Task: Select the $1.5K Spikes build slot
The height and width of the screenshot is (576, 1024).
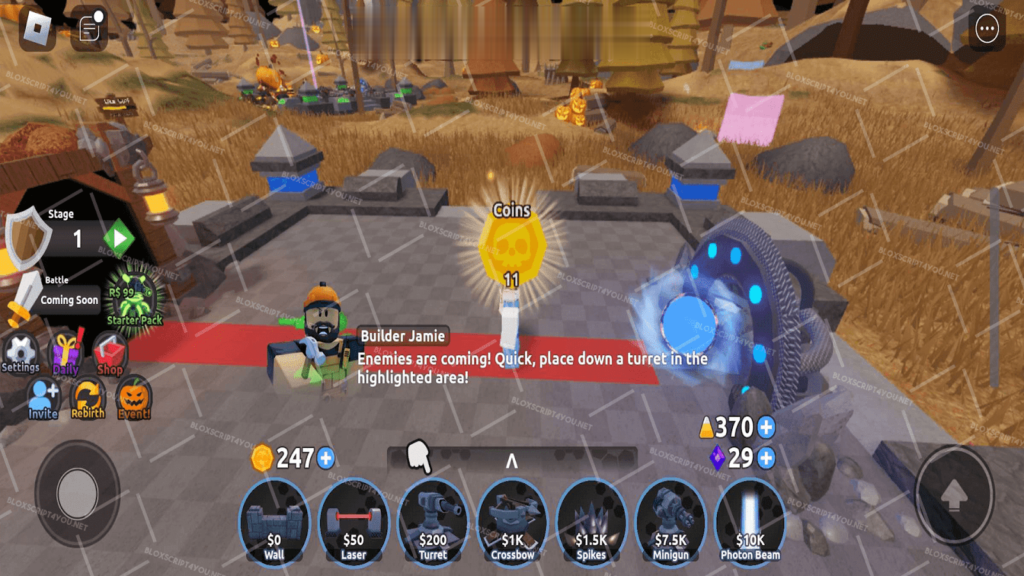Action: (591, 522)
